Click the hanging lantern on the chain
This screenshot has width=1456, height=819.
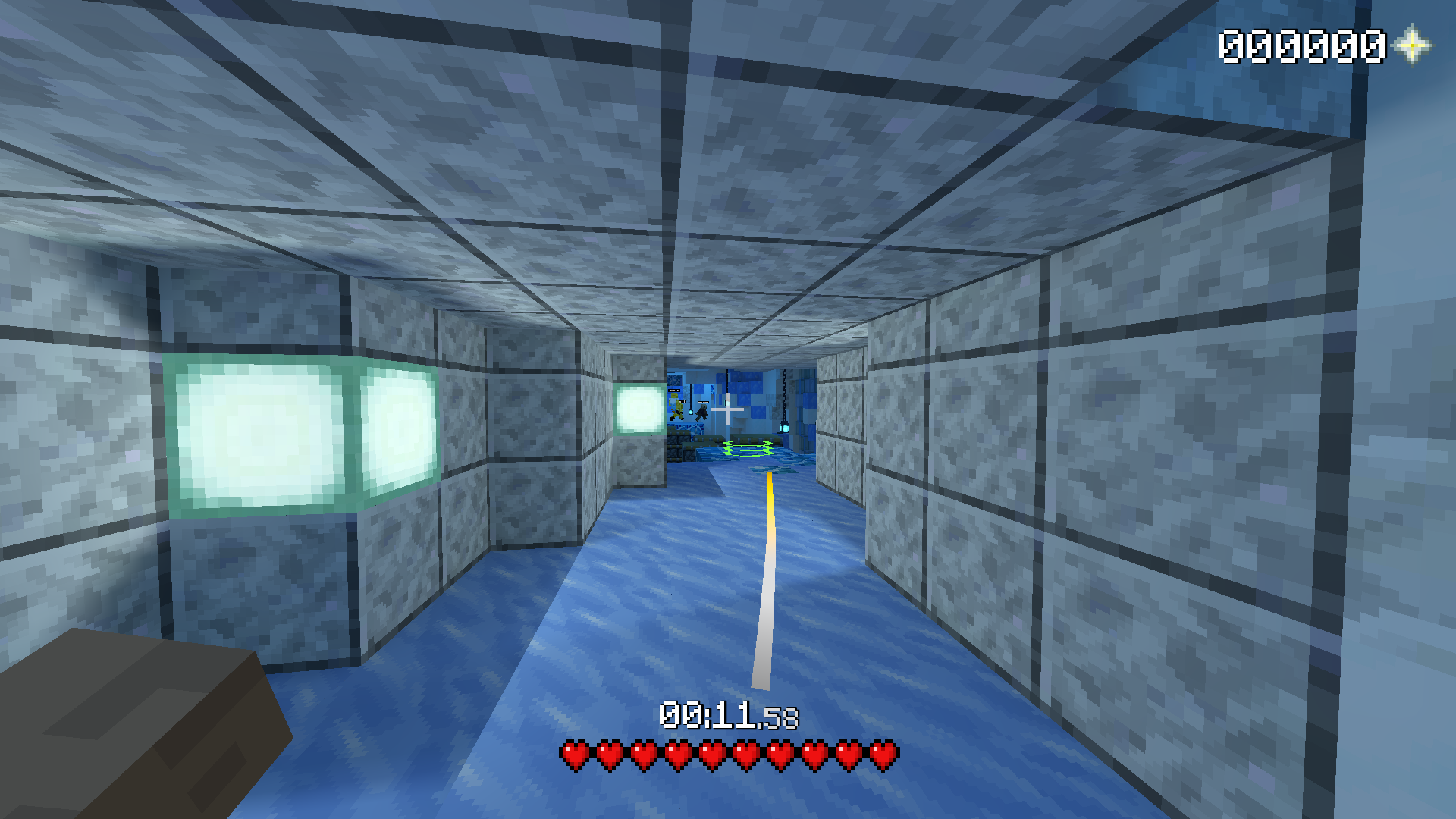pyautogui.click(x=785, y=427)
